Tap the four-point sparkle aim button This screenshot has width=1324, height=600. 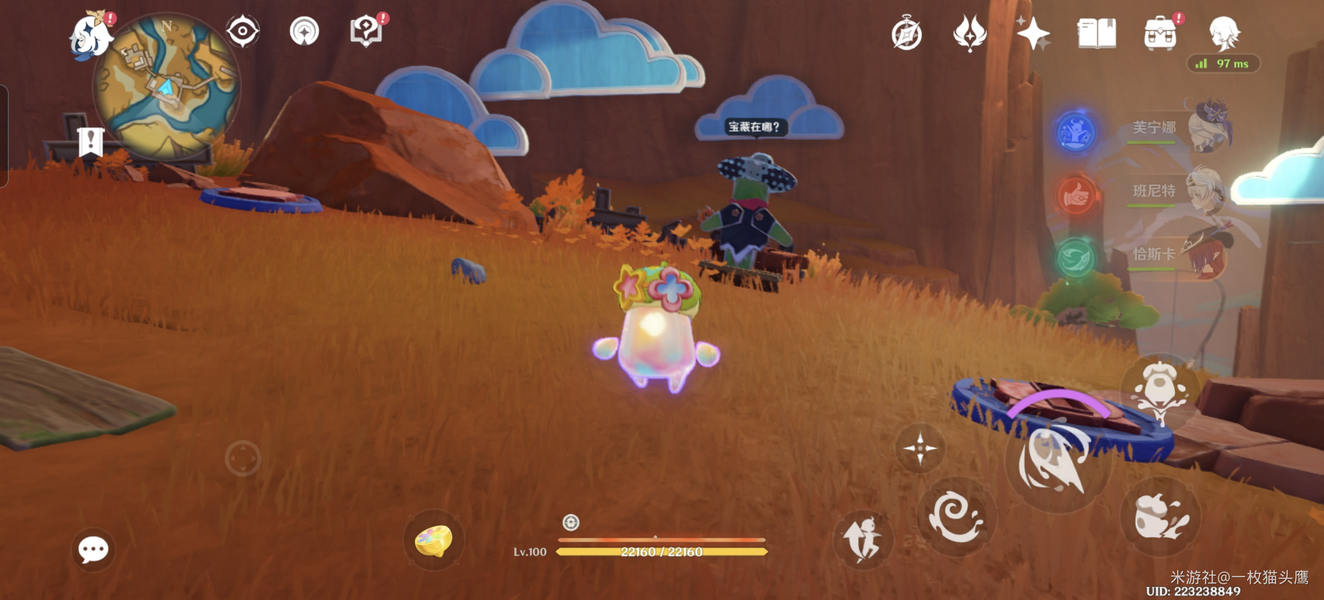coord(919,447)
